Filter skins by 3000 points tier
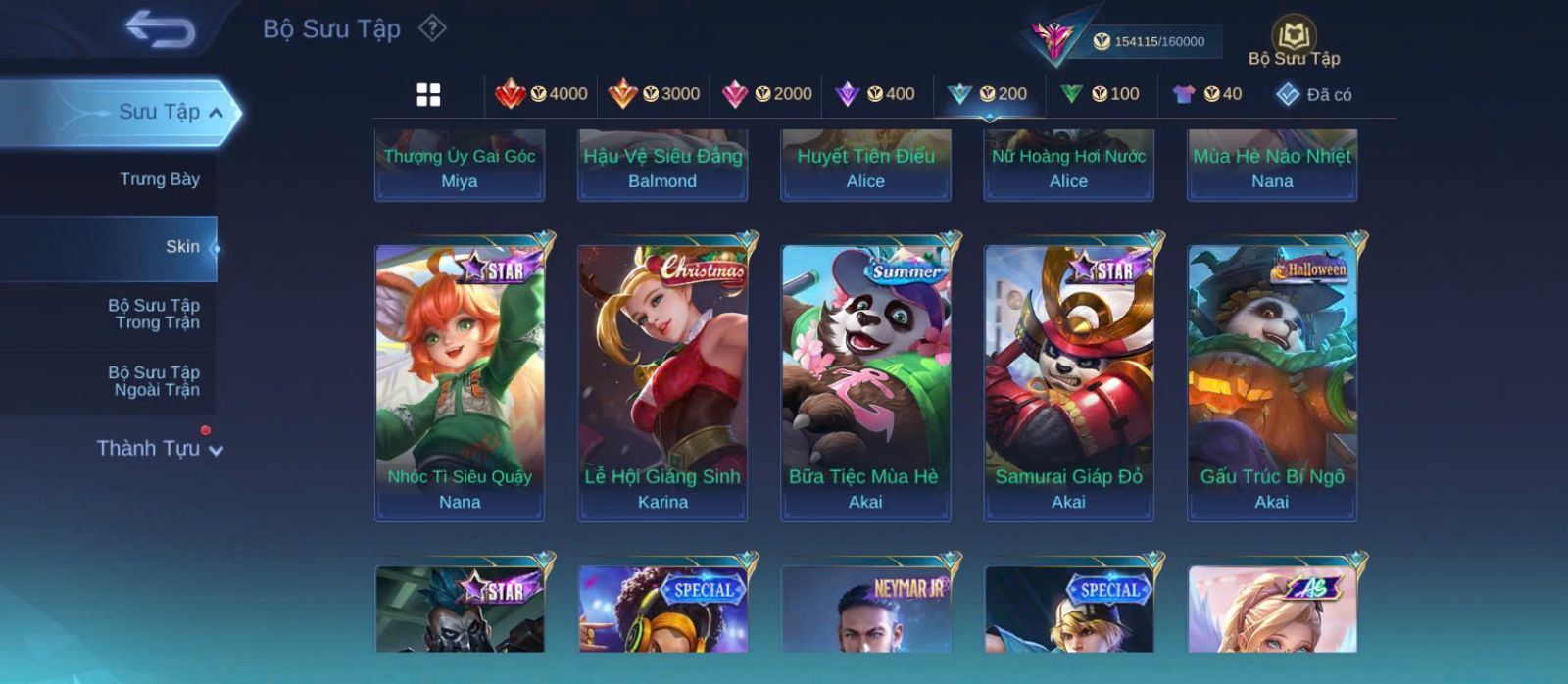This screenshot has height=684, width=1568. [654, 94]
